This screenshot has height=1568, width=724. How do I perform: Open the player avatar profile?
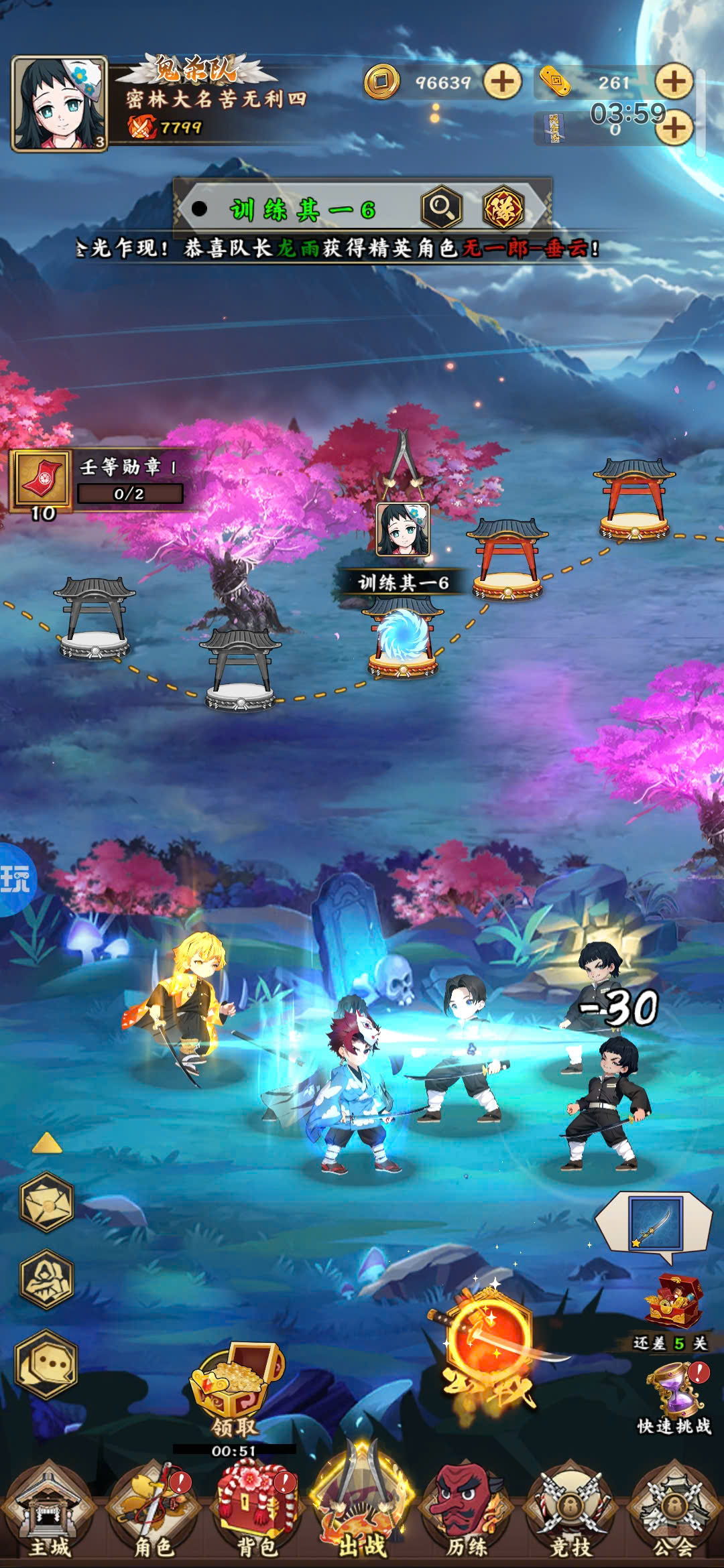coord(60,104)
